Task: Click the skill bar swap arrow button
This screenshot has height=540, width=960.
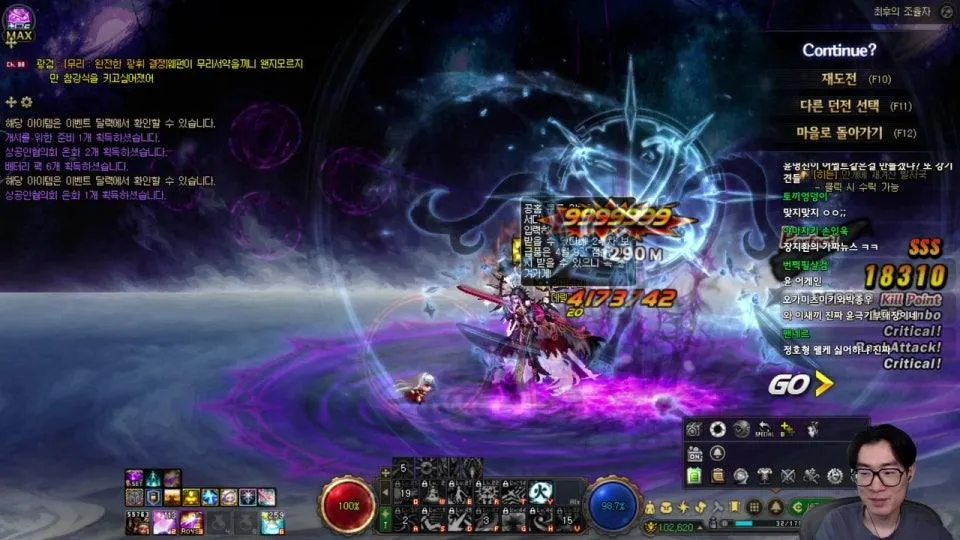Action: 387,491
